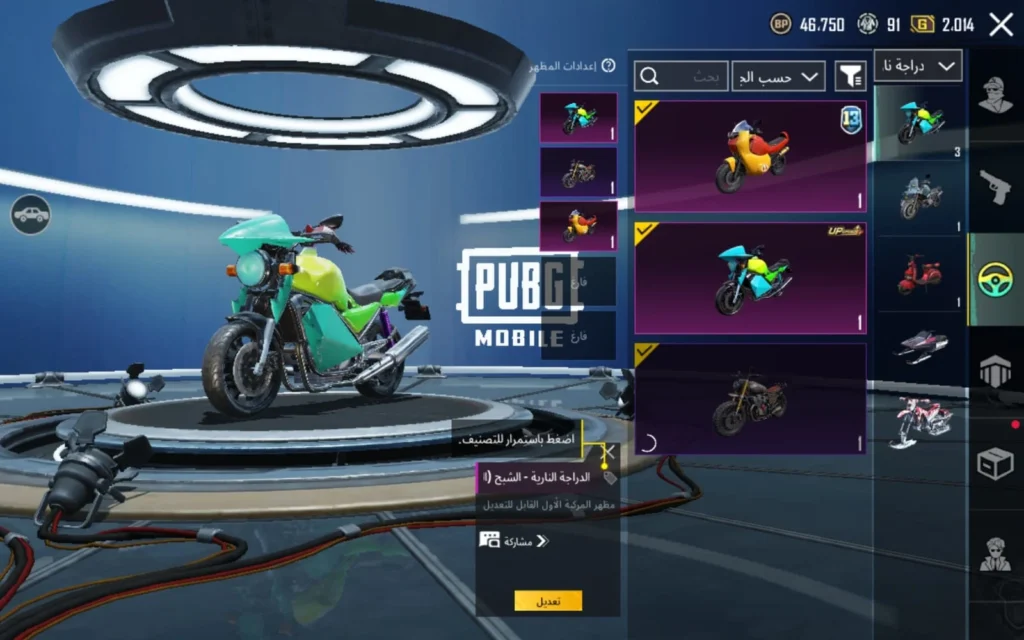Switch to the steering wheel vehicles tab

[x=996, y=278]
